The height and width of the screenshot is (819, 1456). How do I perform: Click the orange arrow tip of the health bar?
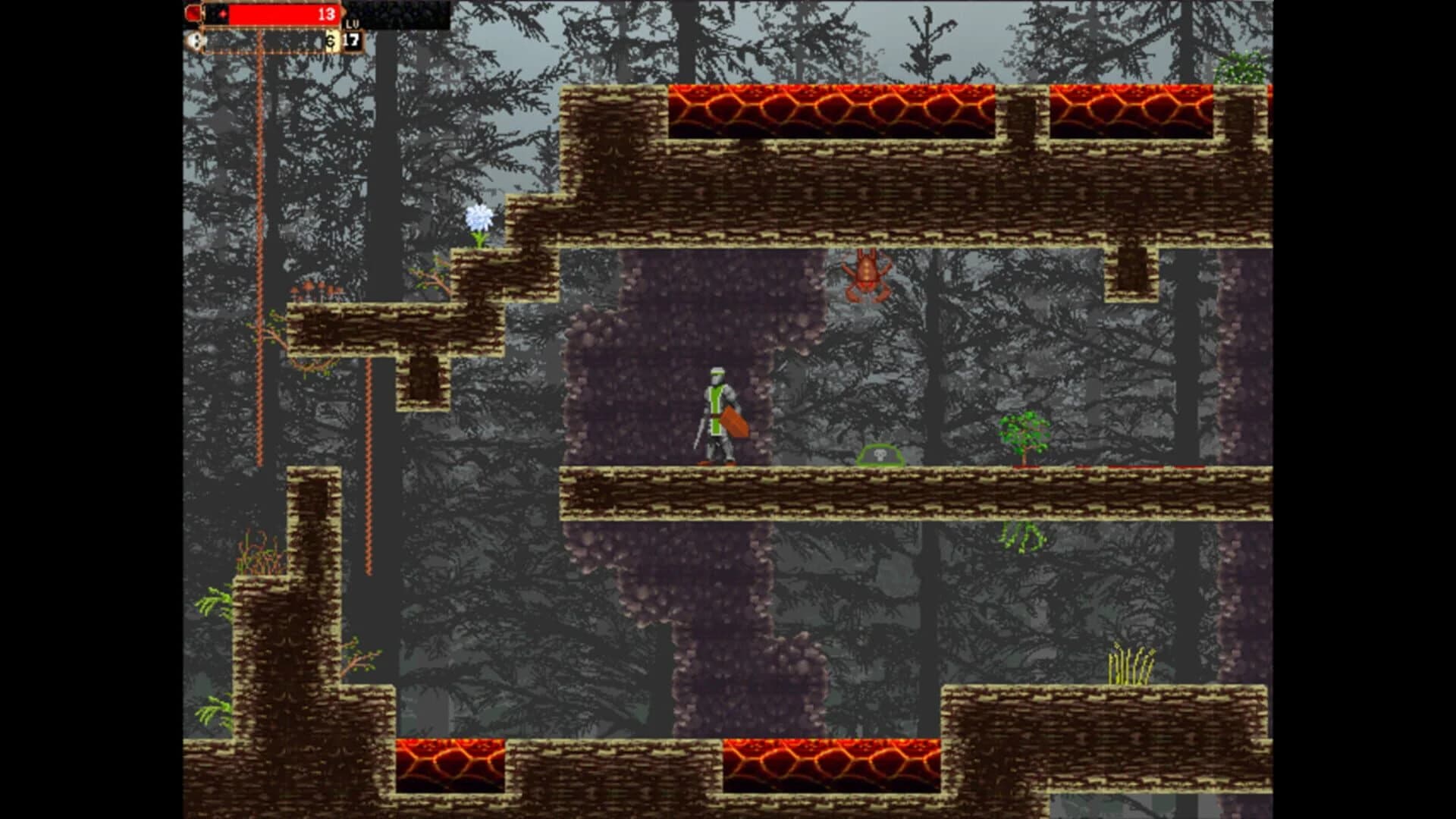(343, 13)
